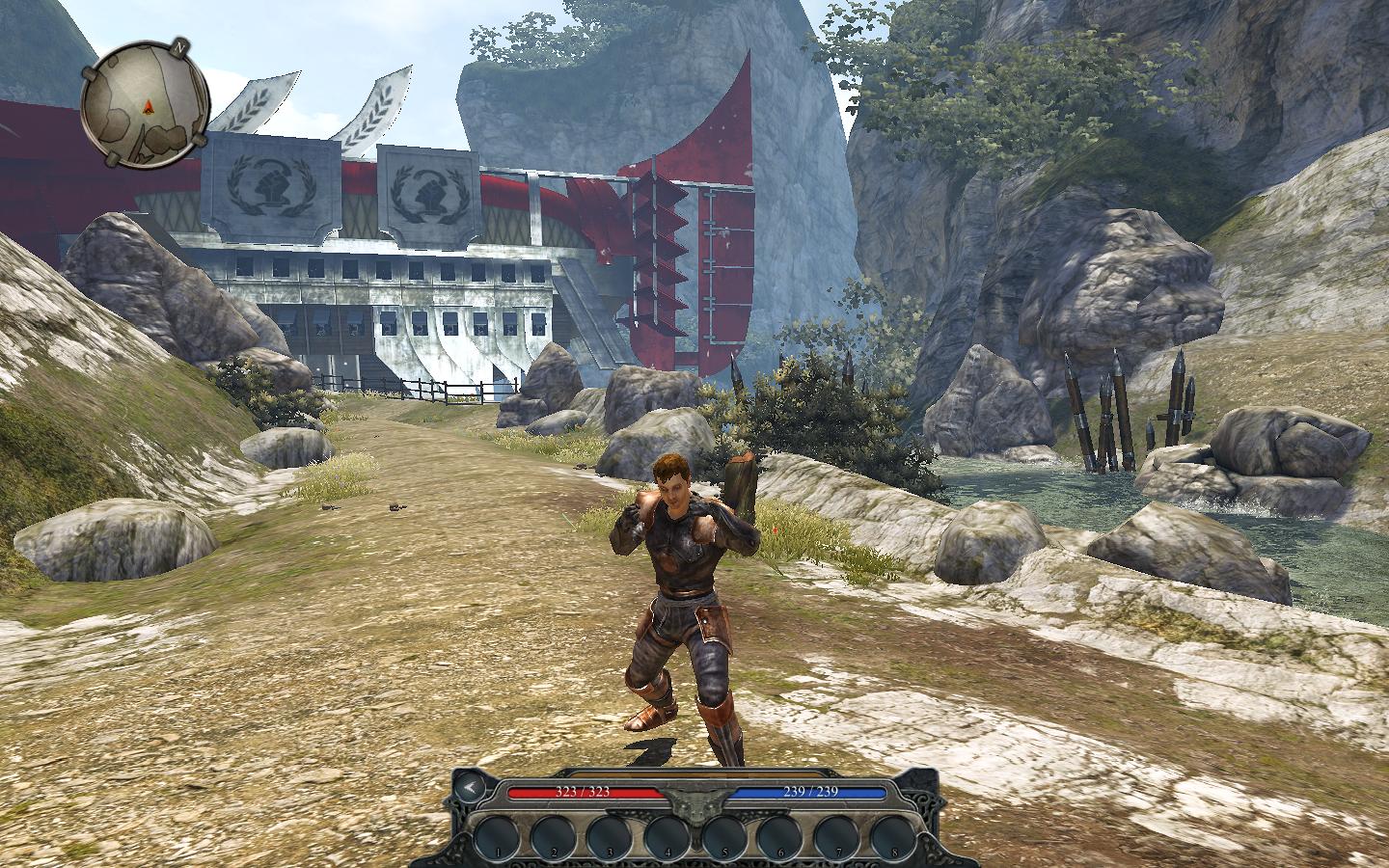
Task: Choose the hotbar slot labeled 4
Action: (x=667, y=833)
